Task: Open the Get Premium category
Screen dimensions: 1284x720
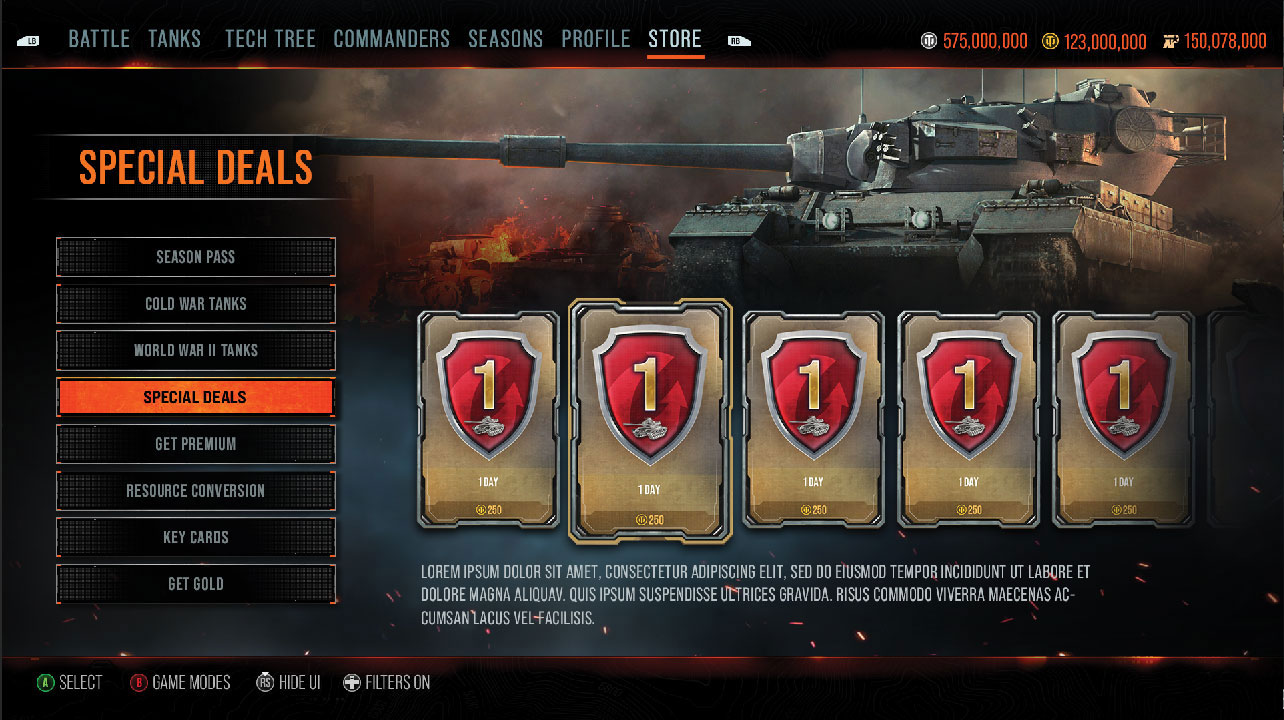Action: pyautogui.click(x=196, y=444)
